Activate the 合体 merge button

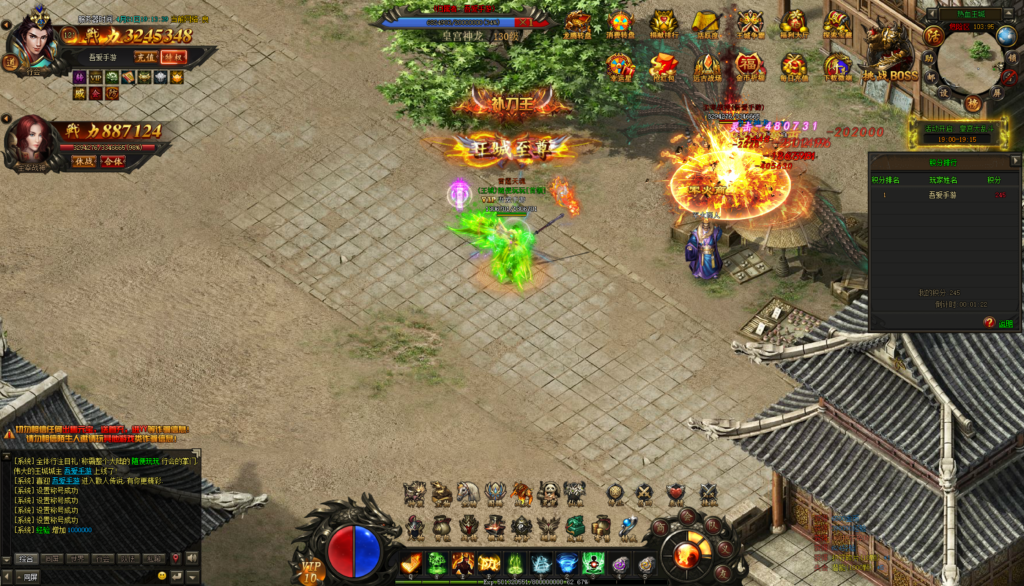tap(112, 161)
